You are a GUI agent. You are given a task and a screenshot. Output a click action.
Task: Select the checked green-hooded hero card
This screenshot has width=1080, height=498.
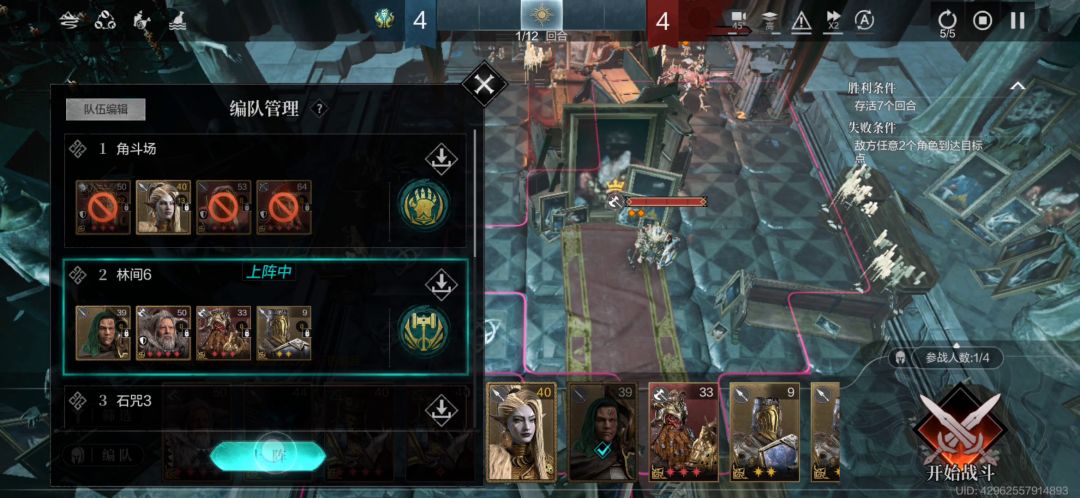pyautogui.click(x=602, y=432)
